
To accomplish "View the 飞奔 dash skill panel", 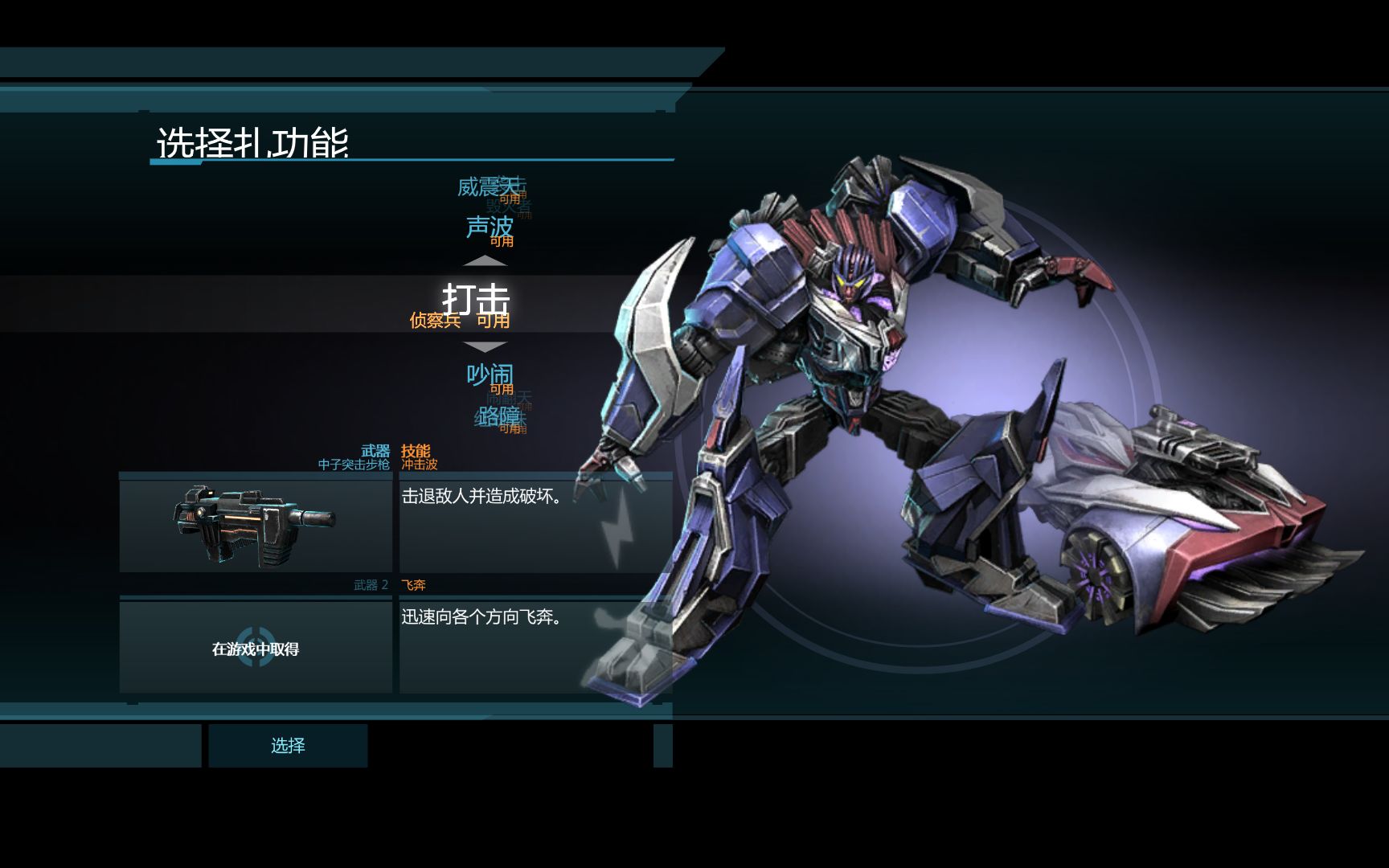I will pos(535,646).
